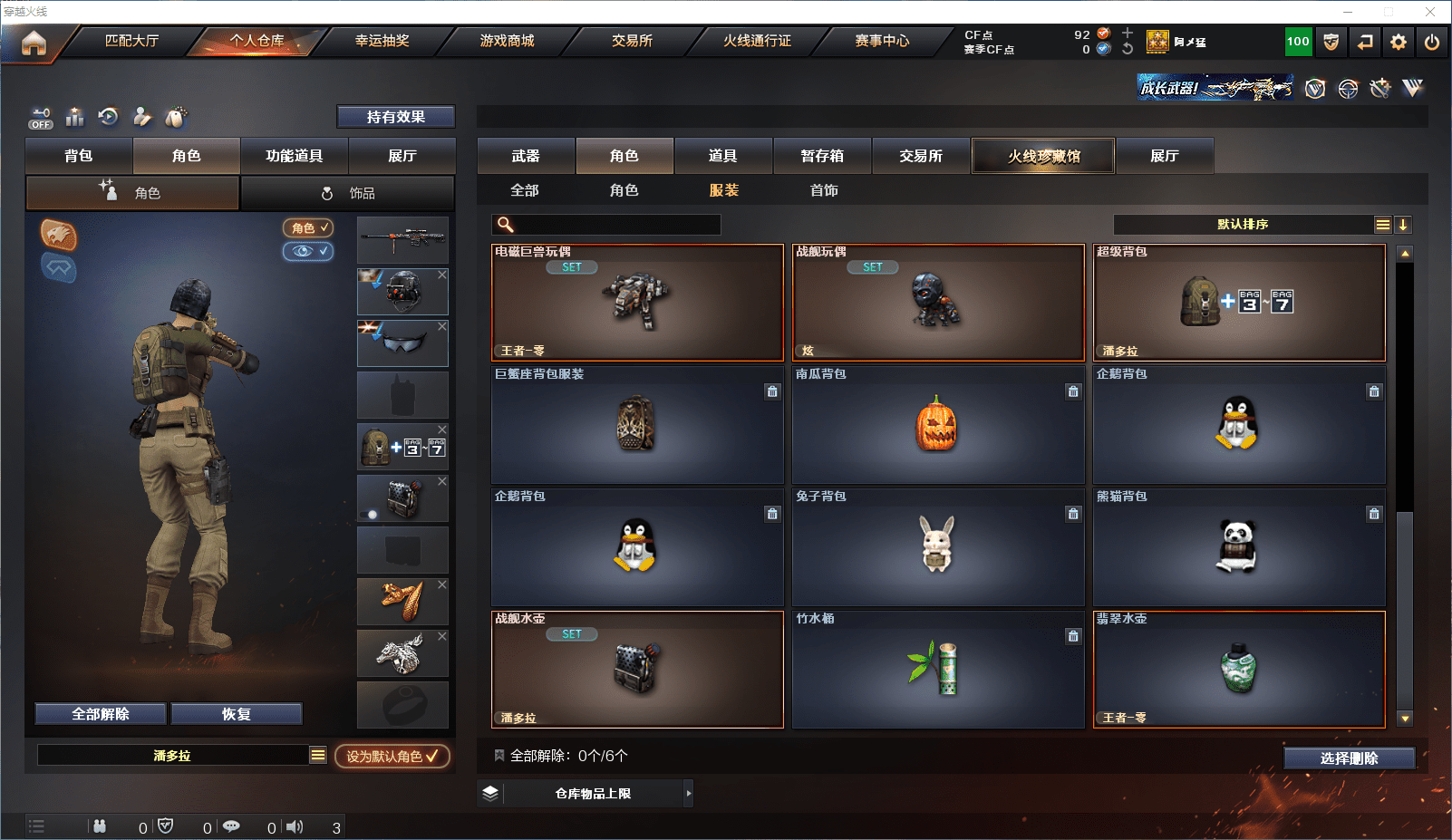Image resolution: width=1452 pixels, height=840 pixels.
Task: Switch to the 交易所 top menu
Action: pos(632,41)
